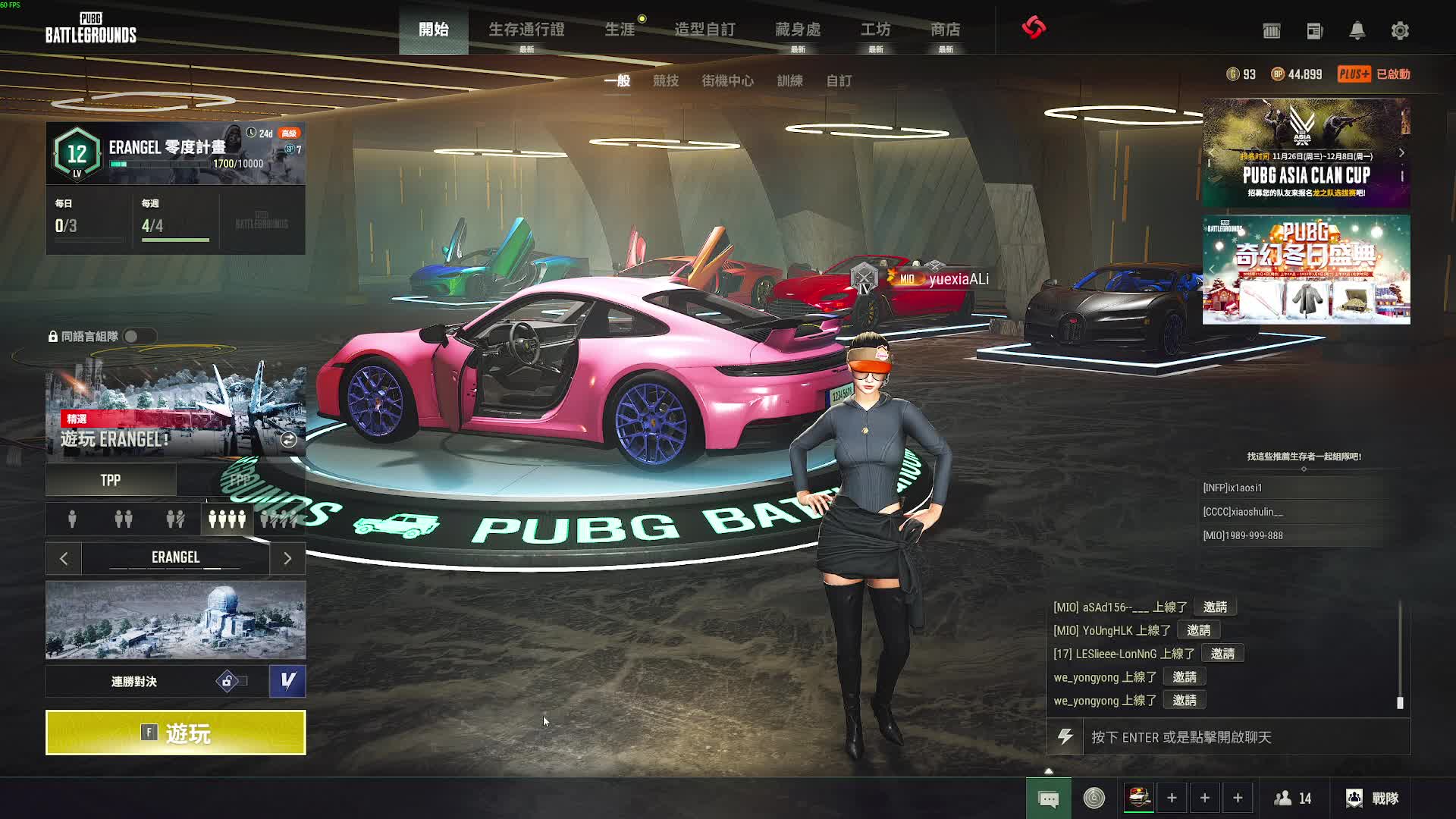Switch to the 造型自訂 customization tab
1456x819 pixels.
tap(704, 30)
